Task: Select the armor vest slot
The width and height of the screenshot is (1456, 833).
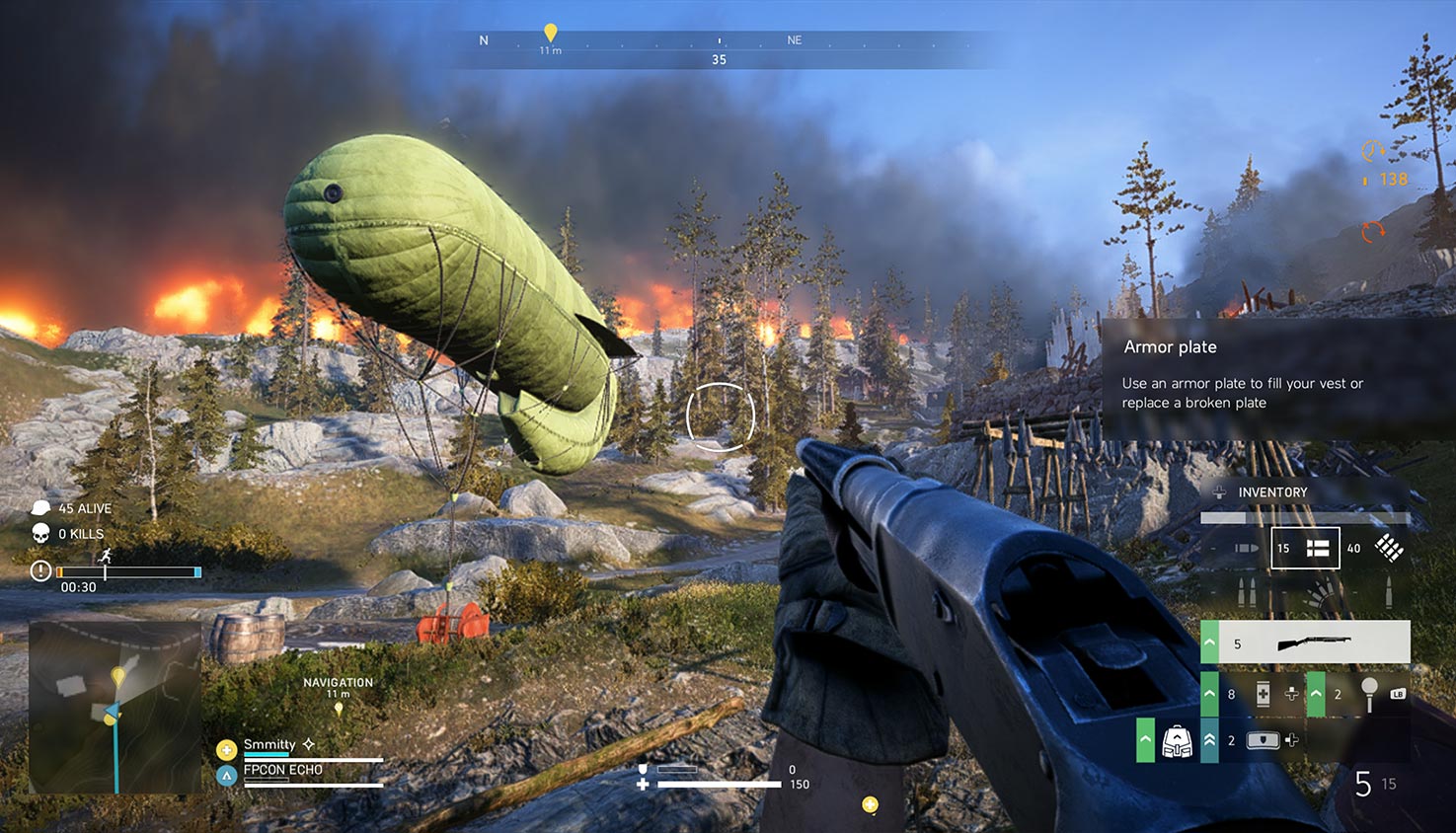Action: pyautogui.click(x=1263, y=740)
